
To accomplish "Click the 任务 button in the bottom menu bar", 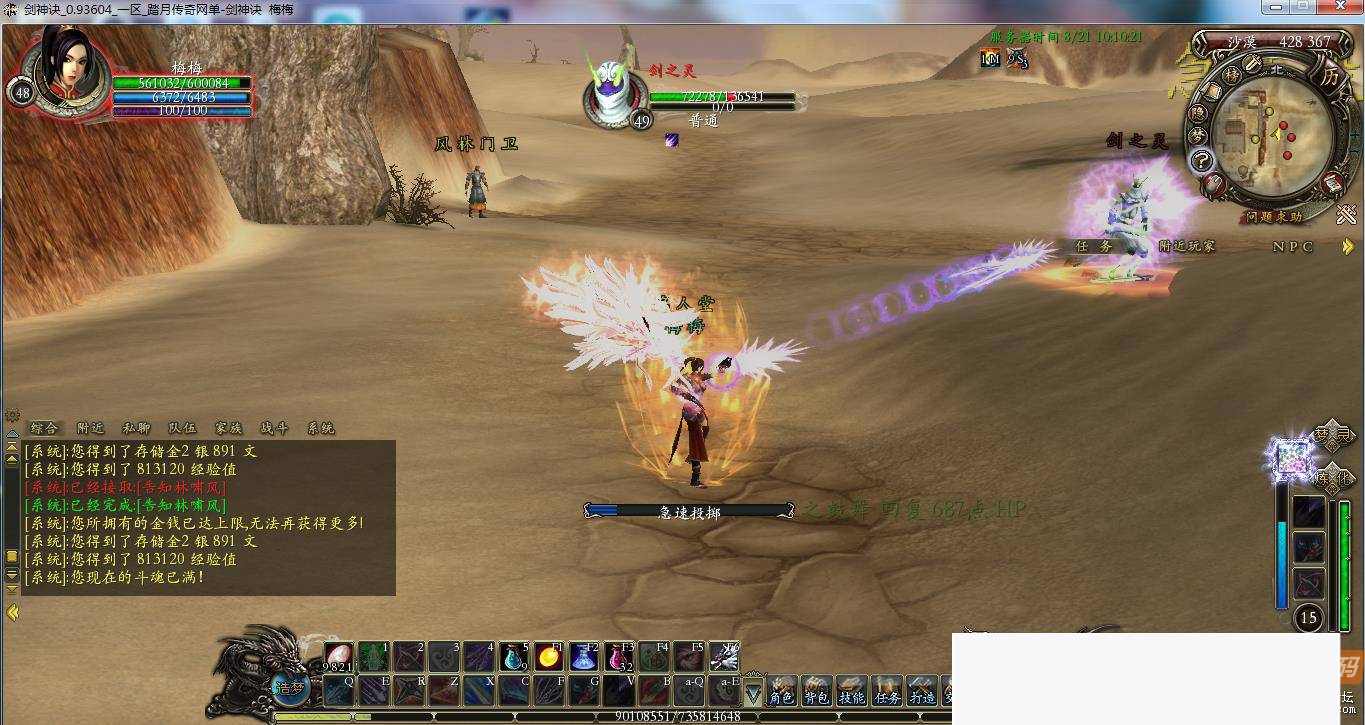I will tap(887, 692).
